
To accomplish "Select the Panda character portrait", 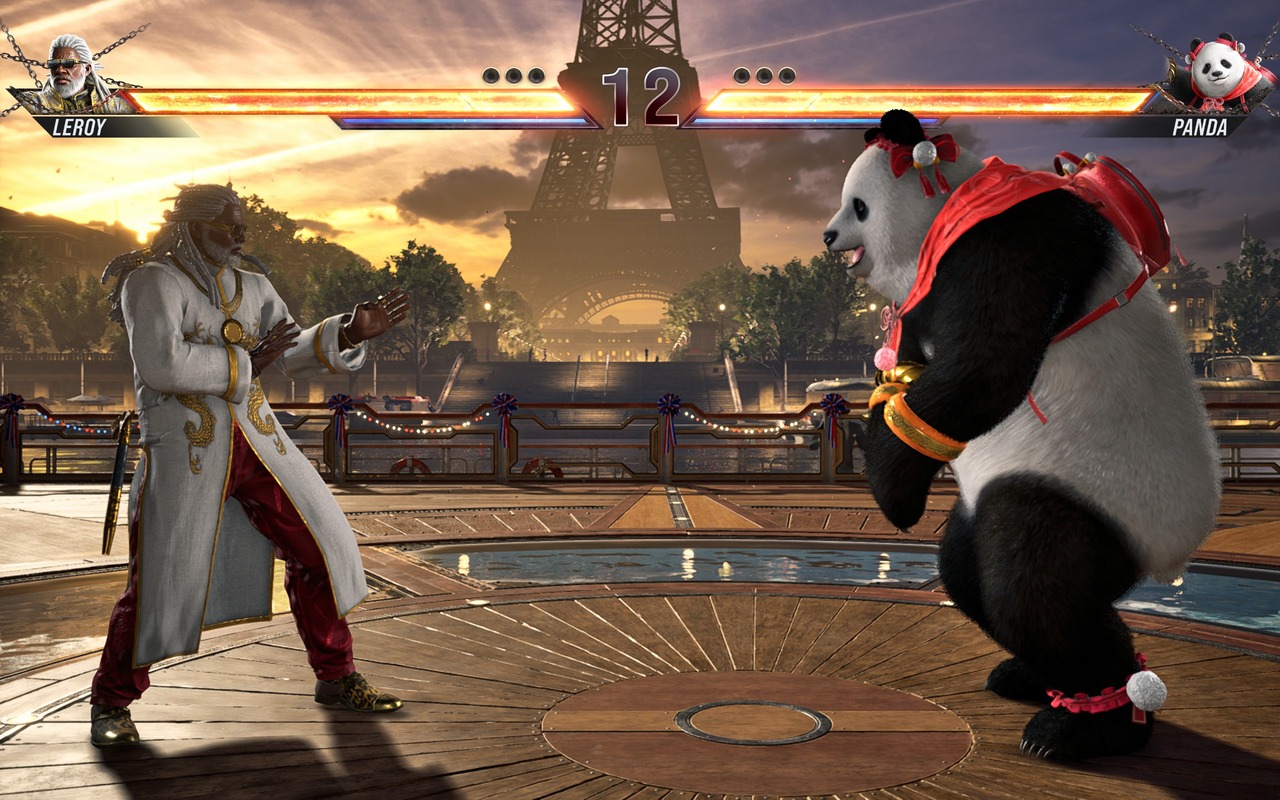I will pos(1214,73).
